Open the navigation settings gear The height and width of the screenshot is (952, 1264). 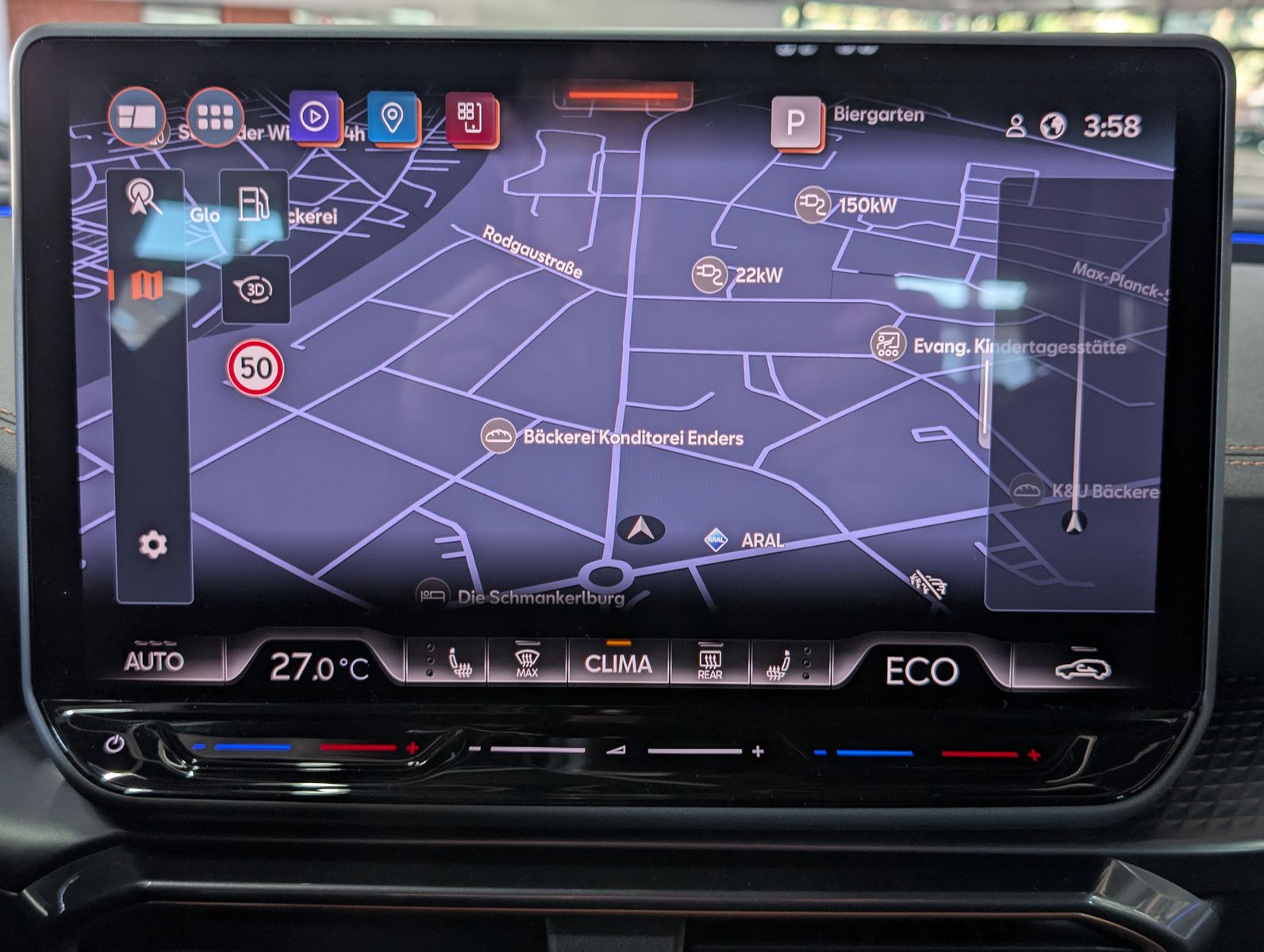pyautogui.click(x=152, y=544)
